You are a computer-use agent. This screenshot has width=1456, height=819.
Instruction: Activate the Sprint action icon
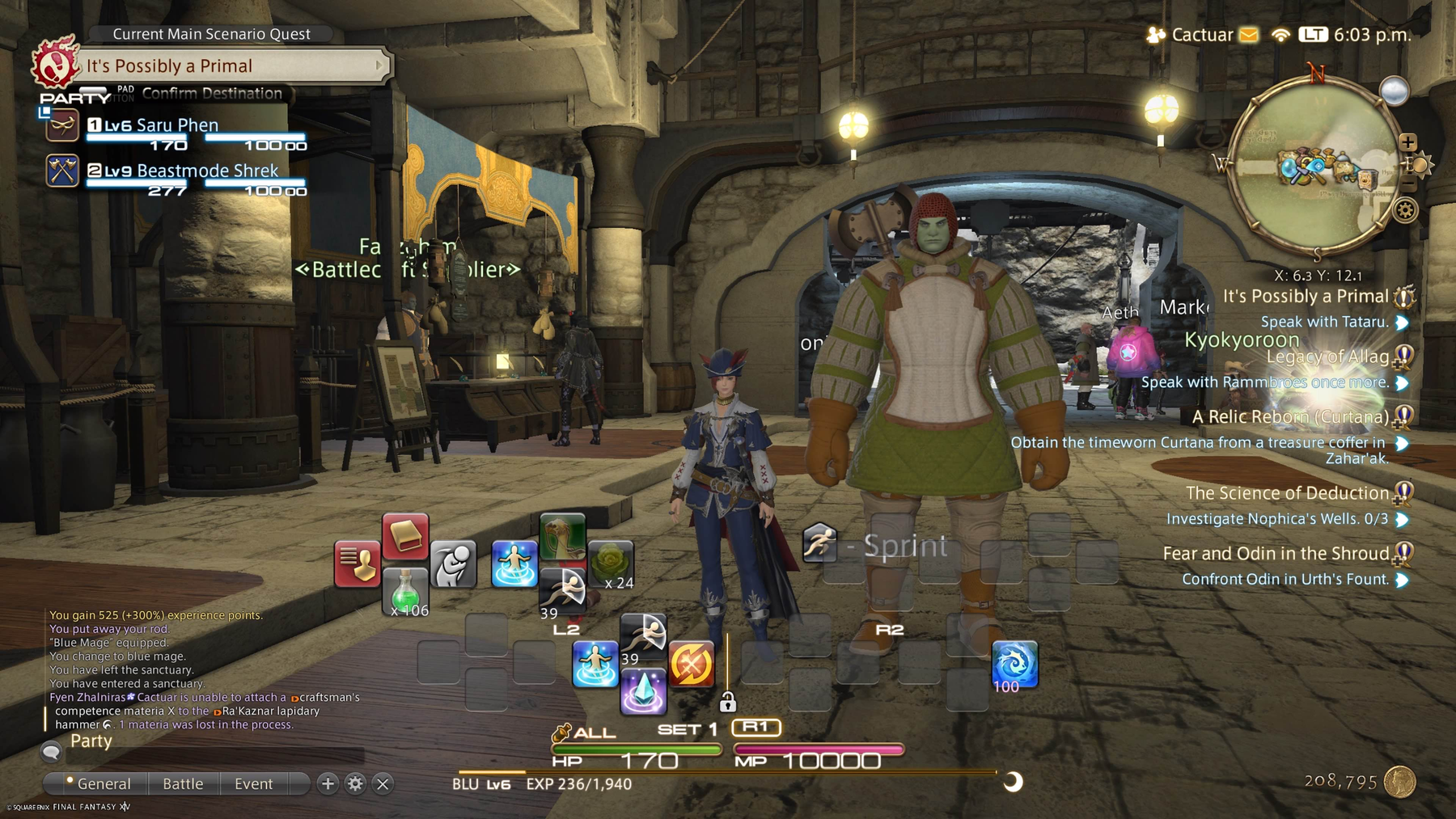pos(819,543)
